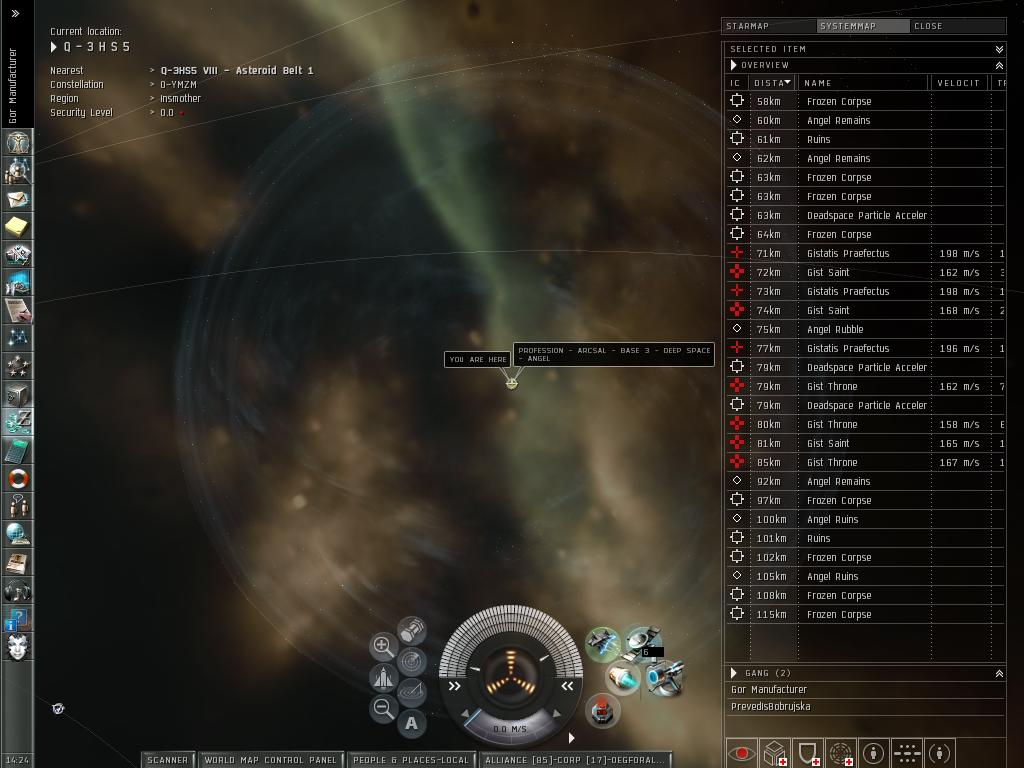Toggle the autopilot A button
Image resolution: width=1024 pixels, height=768 pixels.
point(411,723)
